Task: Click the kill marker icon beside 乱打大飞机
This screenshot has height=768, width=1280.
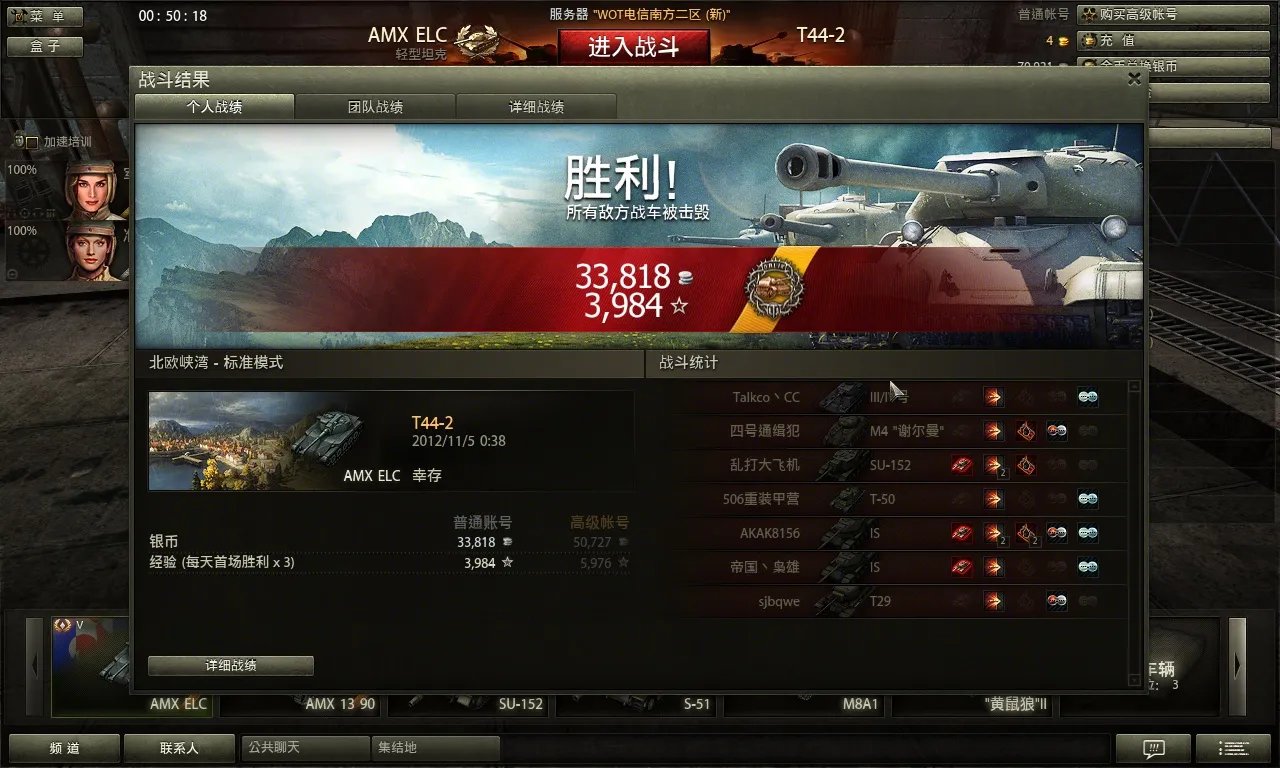Action: tap(962, 463)
